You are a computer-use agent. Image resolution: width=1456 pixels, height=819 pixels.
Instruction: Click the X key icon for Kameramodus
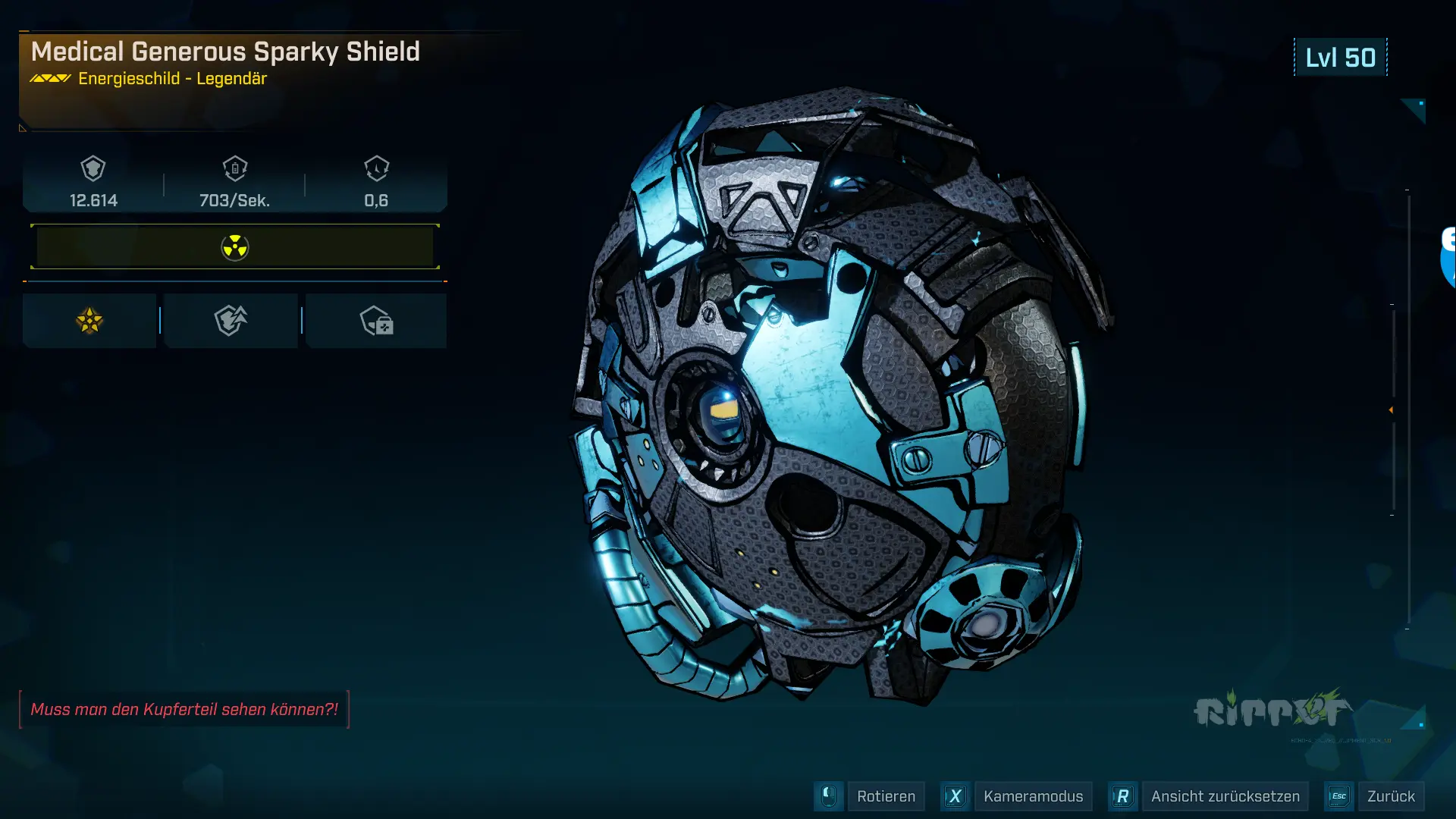(x=955, y=796)
